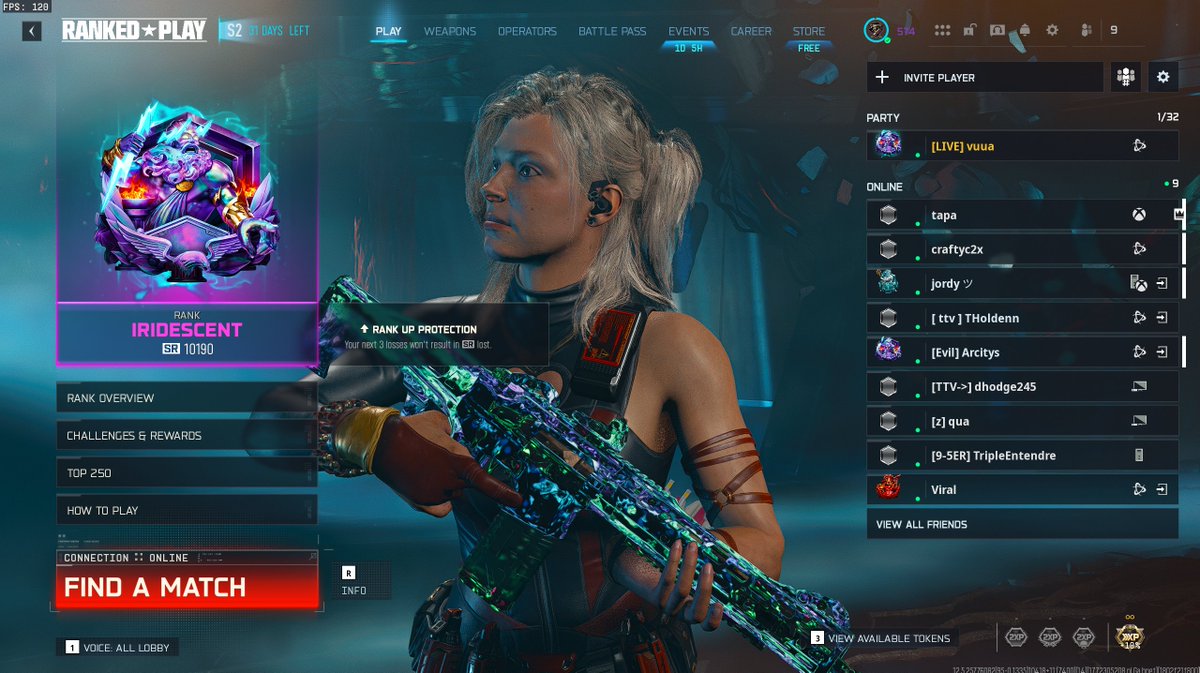The image size is (1200, 673).
Task: Go to the Career tab
Action: [750, 31]
